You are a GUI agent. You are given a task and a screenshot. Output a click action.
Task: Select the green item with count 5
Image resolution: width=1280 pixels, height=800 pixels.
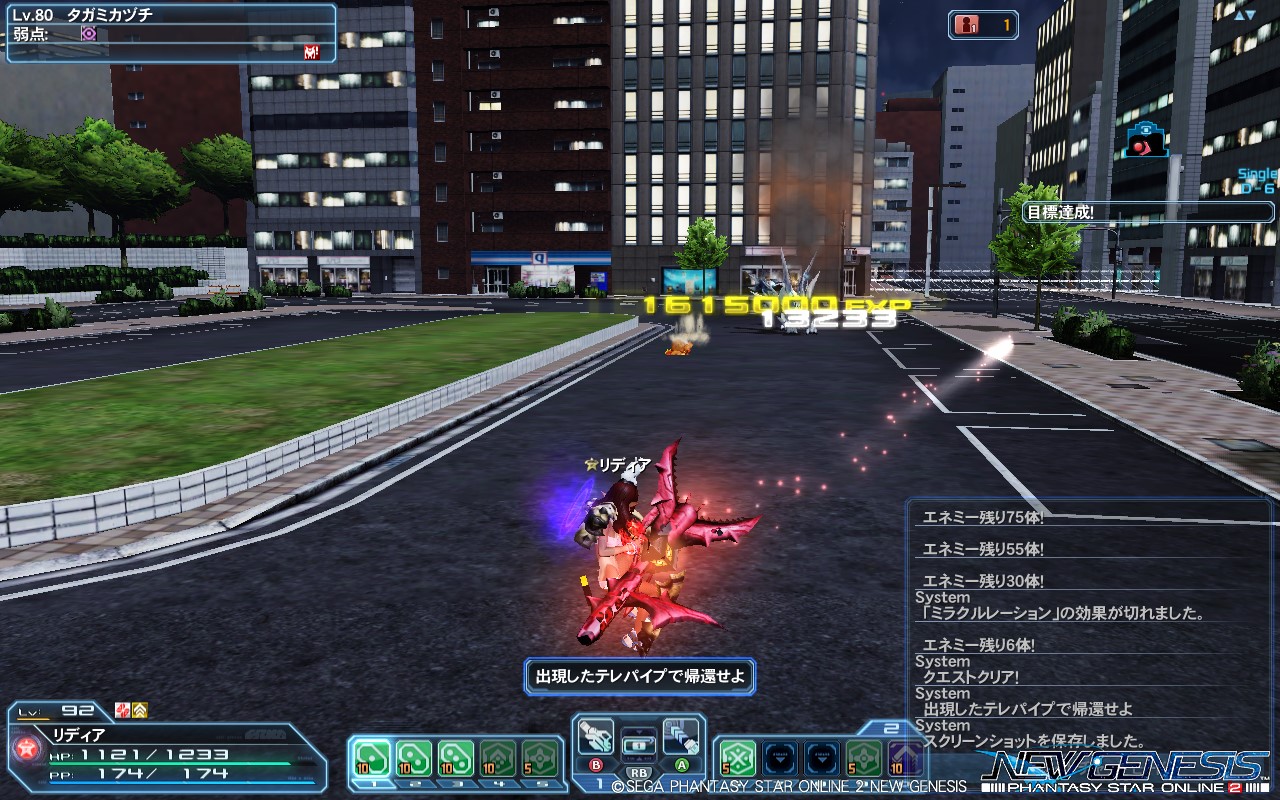[737, 756]
